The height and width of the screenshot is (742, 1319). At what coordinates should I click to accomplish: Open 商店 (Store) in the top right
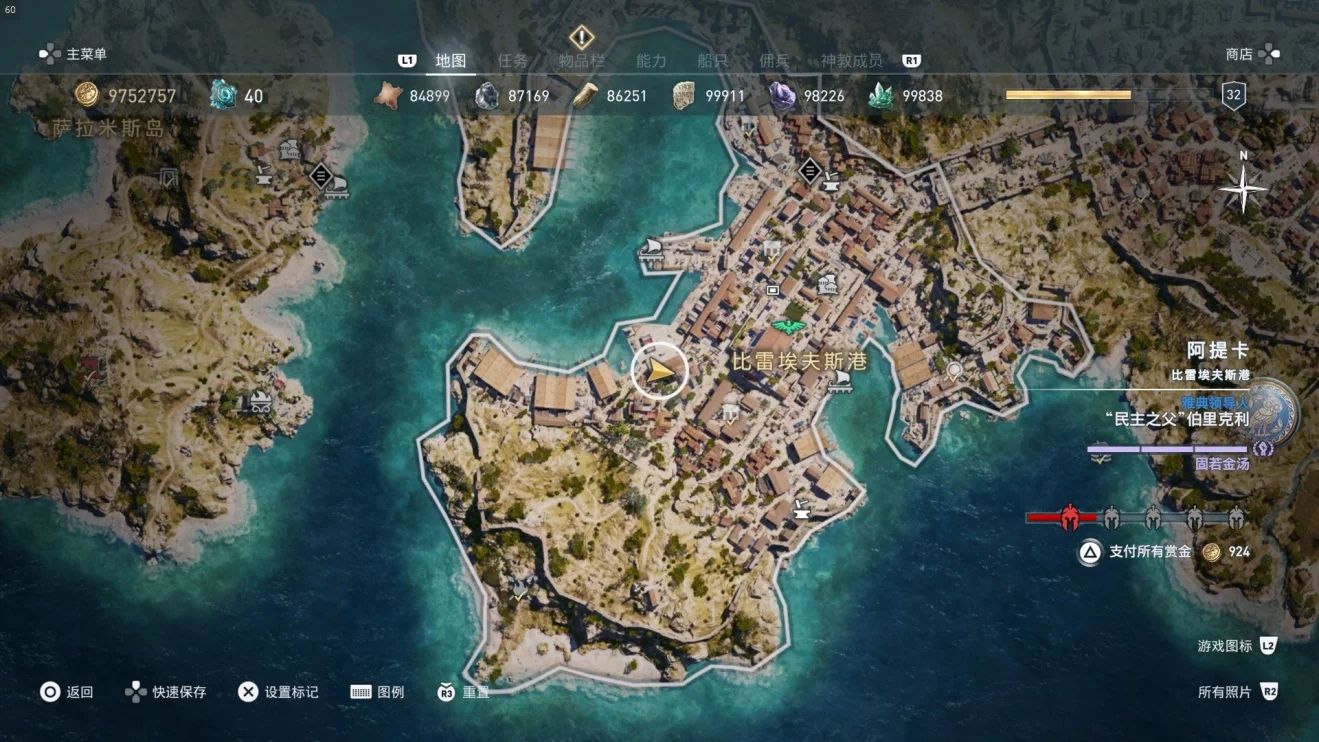coord(1251,54)
